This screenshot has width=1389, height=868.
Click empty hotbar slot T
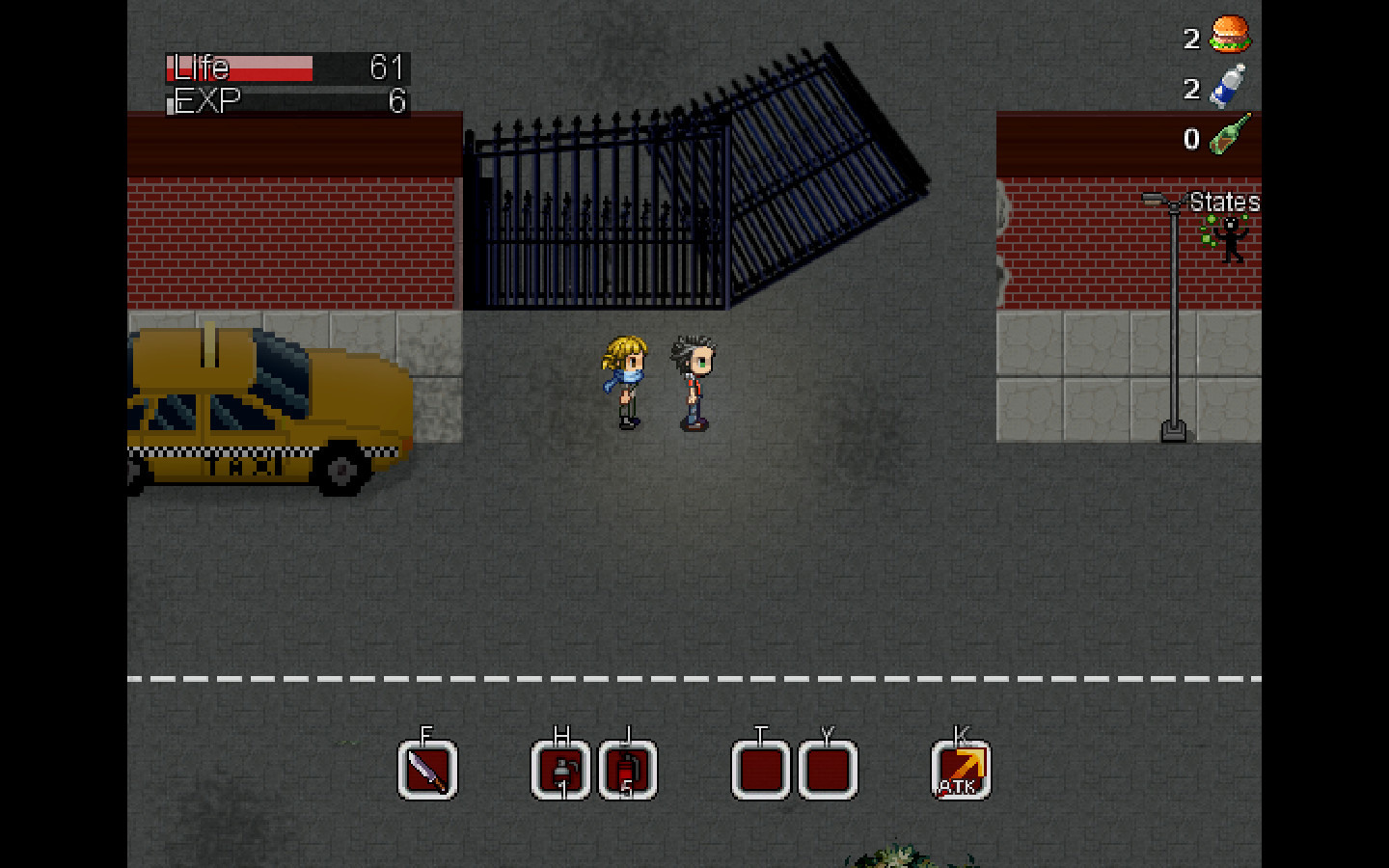pos(761,769)
